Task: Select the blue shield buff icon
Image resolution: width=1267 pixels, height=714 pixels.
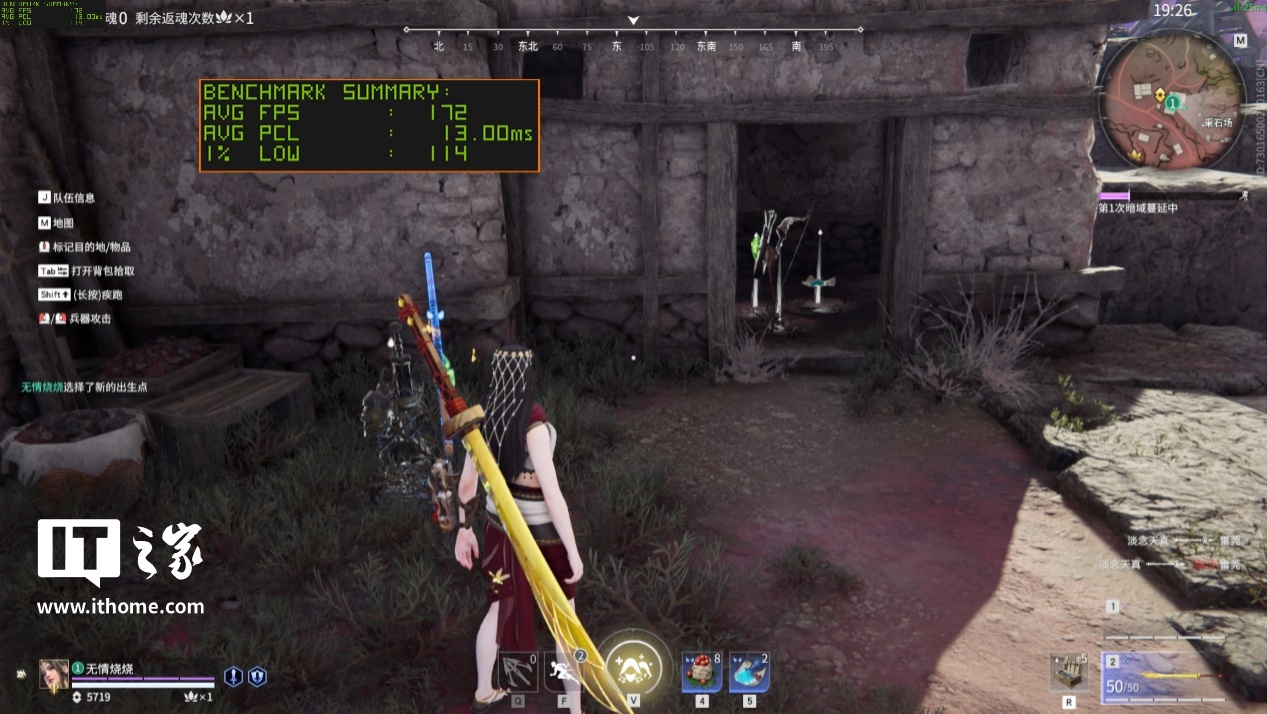Action: (257, 677)
